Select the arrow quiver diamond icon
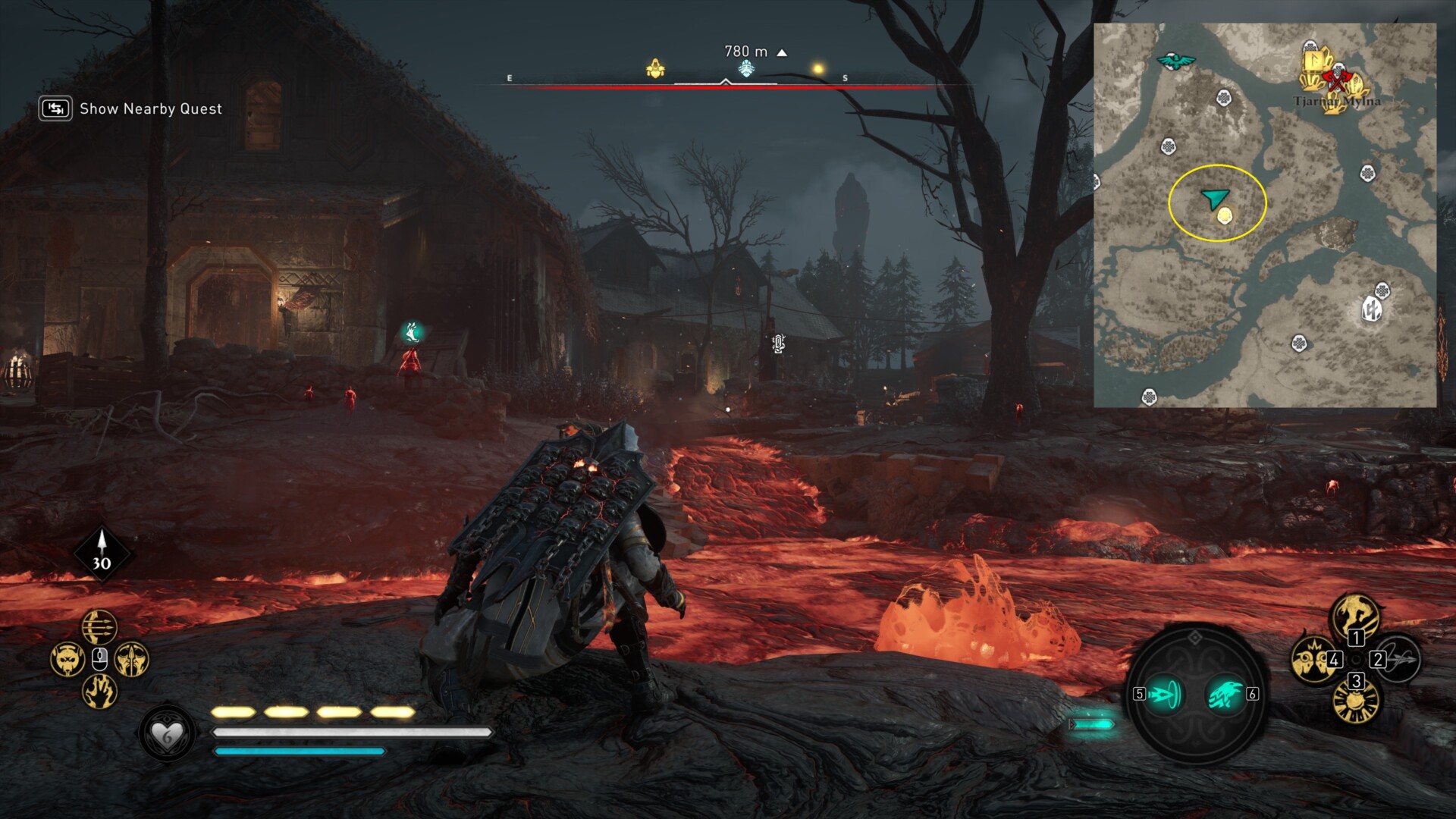Viewport: 1456px width, 819px height. [x=102, y=554]
